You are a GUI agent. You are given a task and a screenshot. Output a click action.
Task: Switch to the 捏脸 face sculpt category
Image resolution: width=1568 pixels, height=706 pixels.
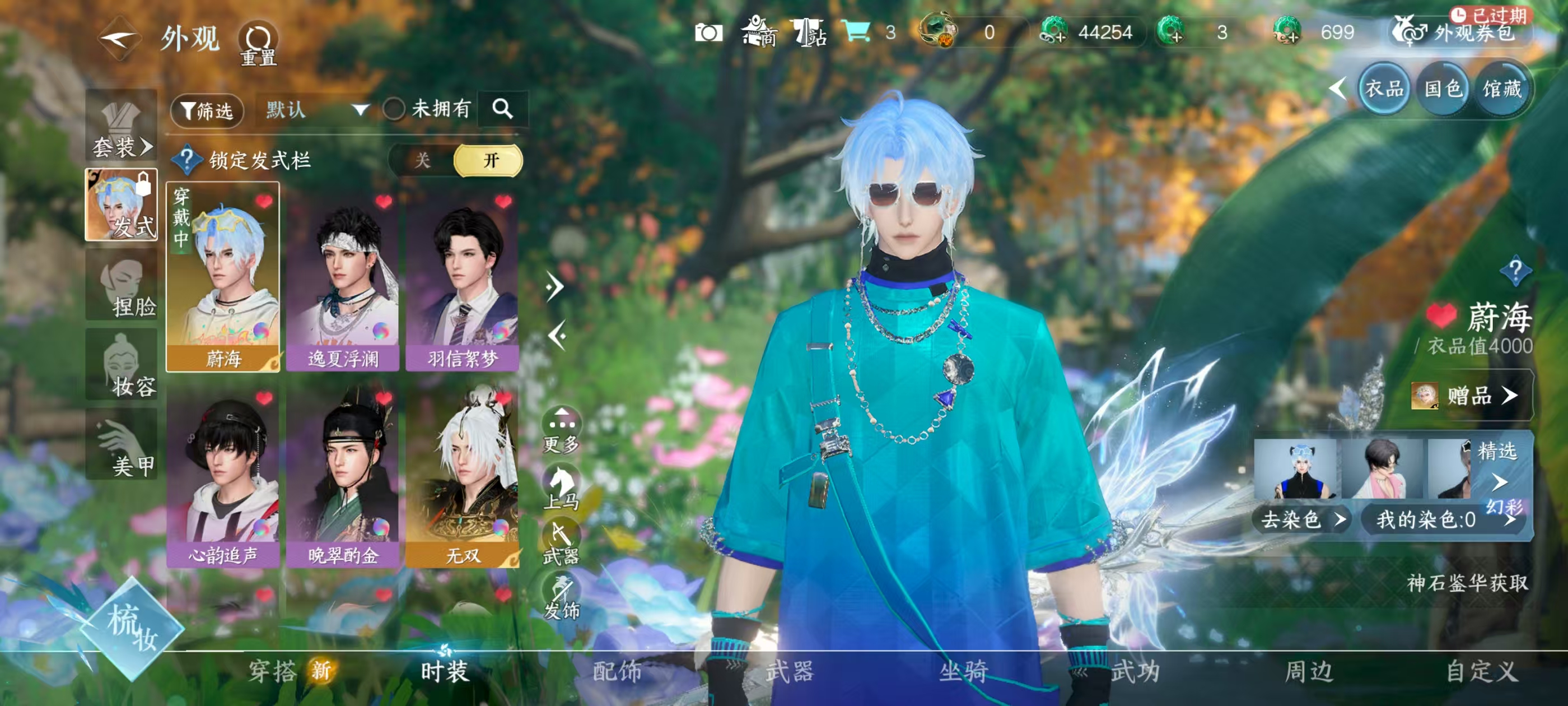click(122, 285)
